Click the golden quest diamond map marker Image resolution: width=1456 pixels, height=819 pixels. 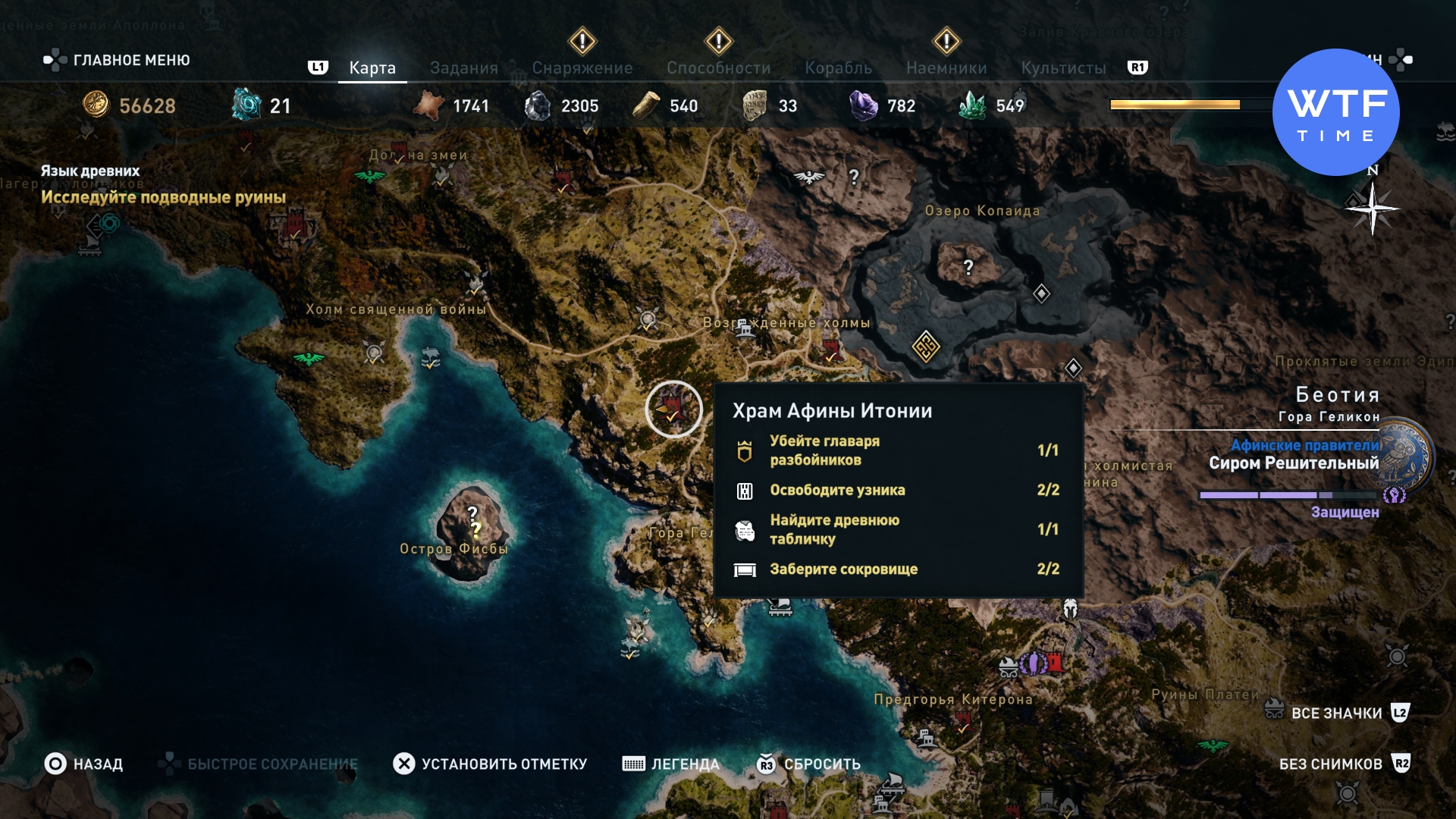(x=926, y=347)
